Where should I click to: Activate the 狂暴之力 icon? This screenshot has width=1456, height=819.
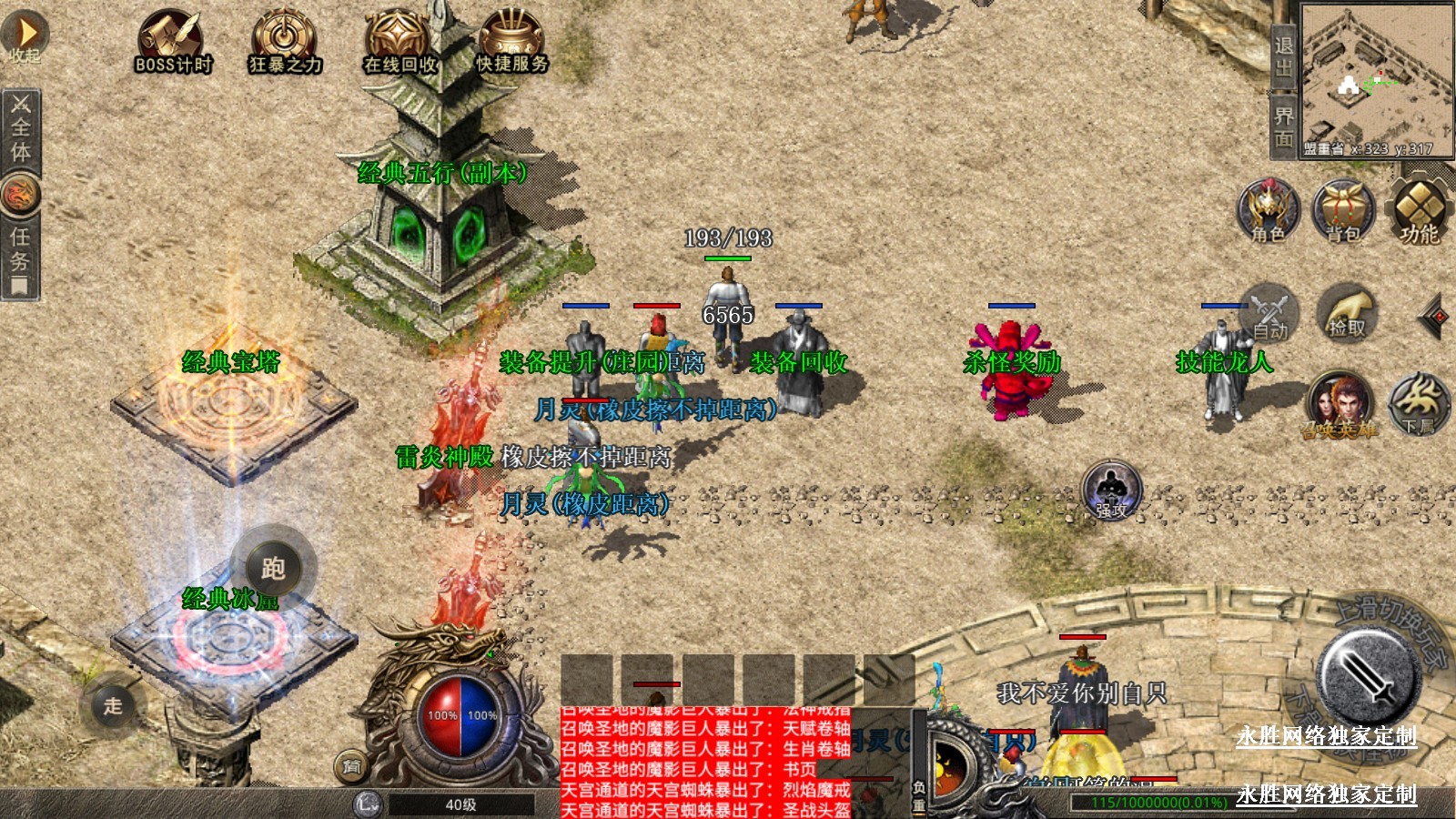pyautogui.click(x=286, y=42)
